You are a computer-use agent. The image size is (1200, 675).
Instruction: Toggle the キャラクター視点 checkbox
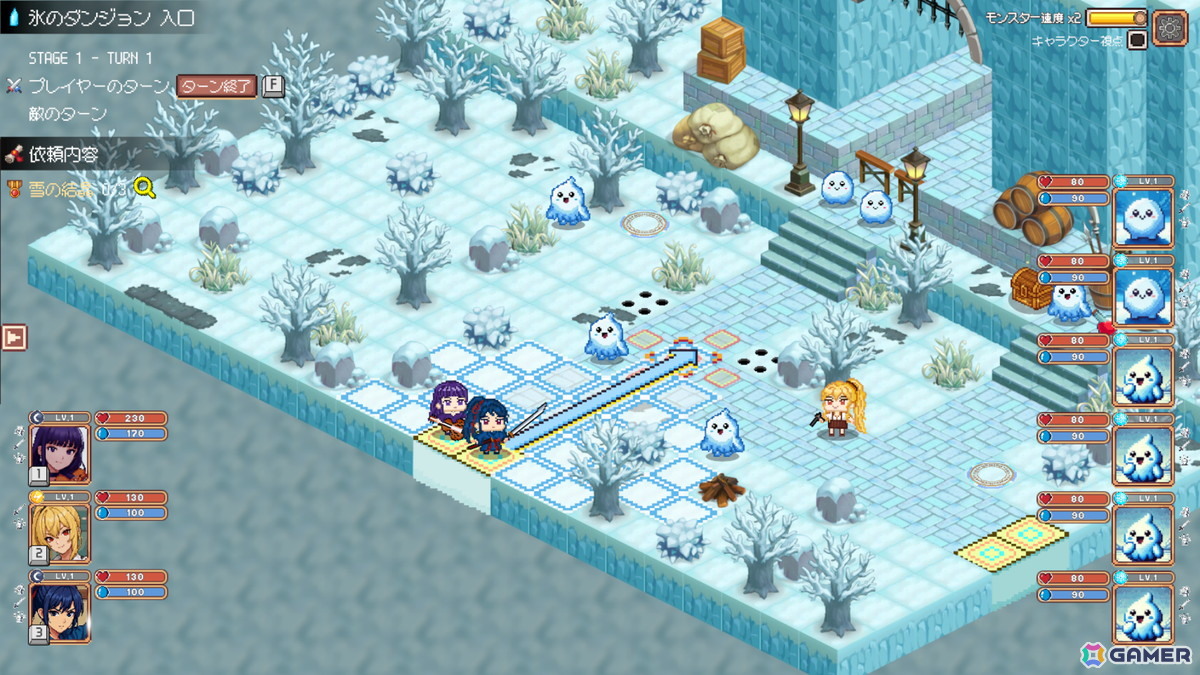tap(1136, 41)
